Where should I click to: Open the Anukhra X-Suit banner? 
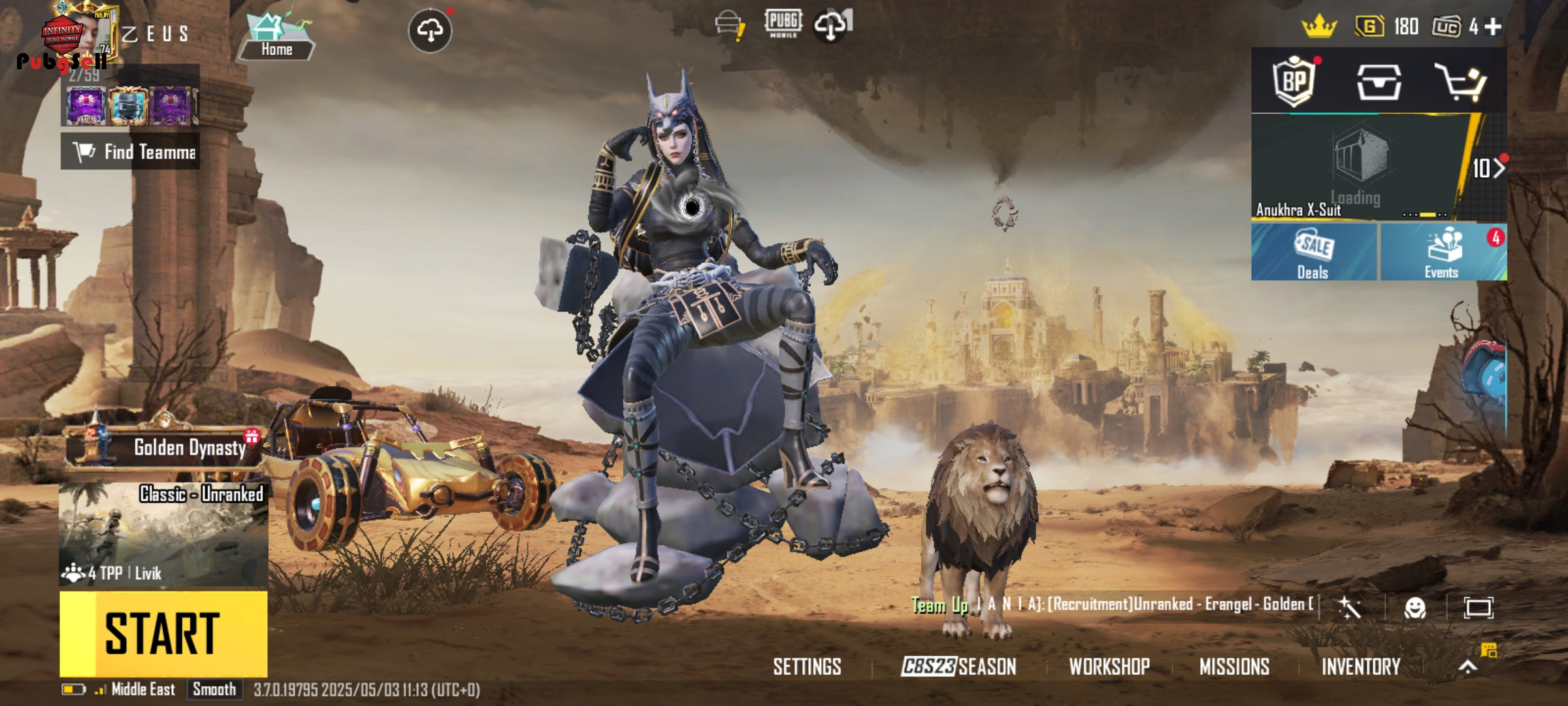[x=1359, y=167]
